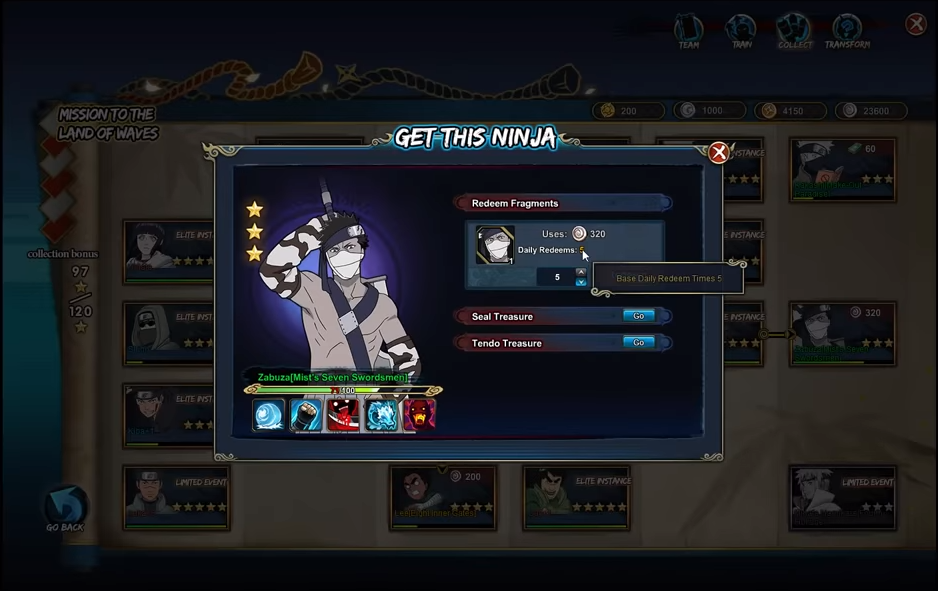Decrease the redeem quantity with down arrow
The height and width of the screenshot is (591, 938).
coord(581,283)
